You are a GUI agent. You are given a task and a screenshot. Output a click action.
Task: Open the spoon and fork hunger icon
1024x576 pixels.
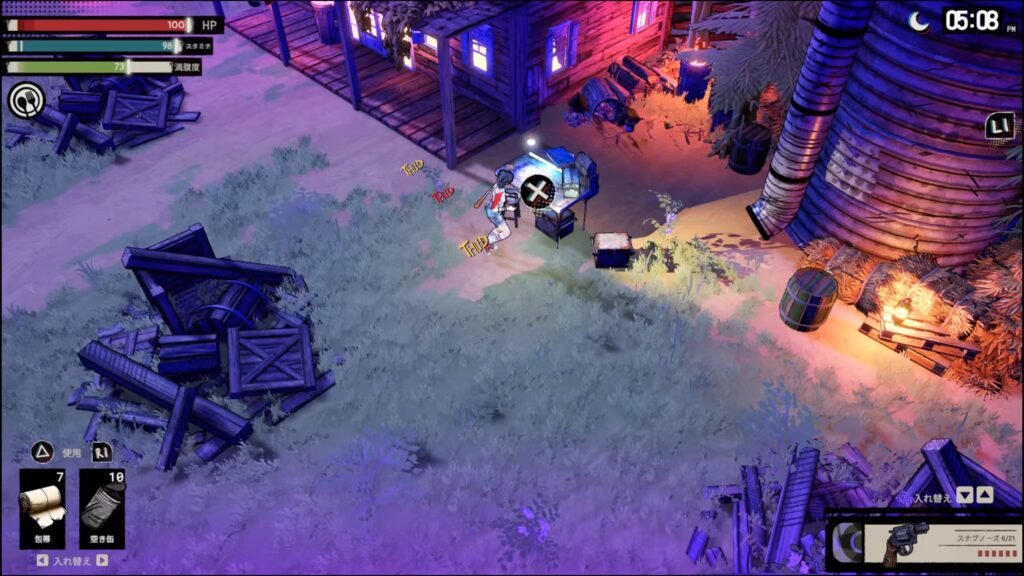pos(24,100)
